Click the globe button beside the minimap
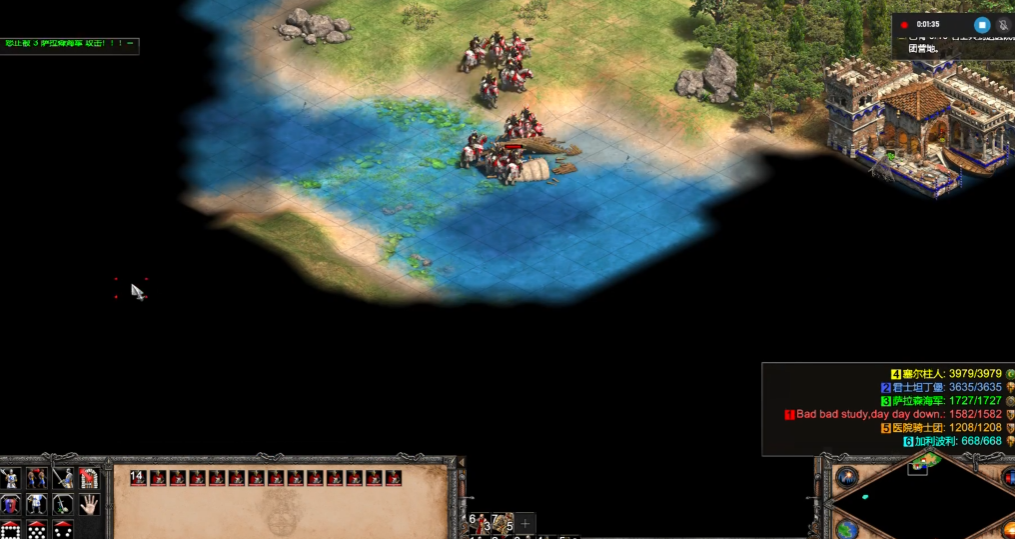The height and width of the screenshot is (539, 1015). pyautogui.click(x=847, y=528)
